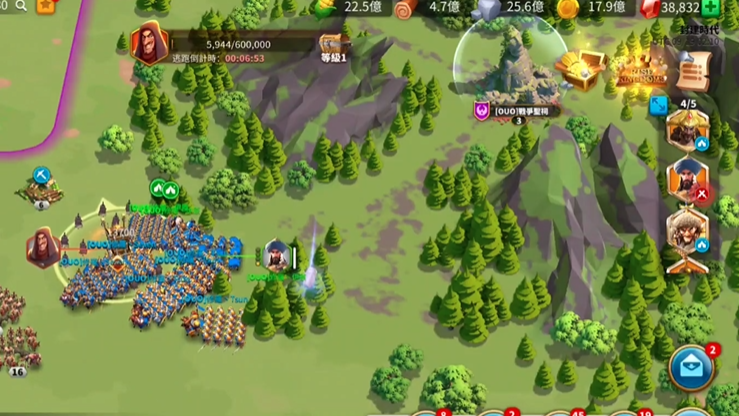Open the search magnifier icon
This screenshot has width=739, height=416.
click(x=21, y=6)
